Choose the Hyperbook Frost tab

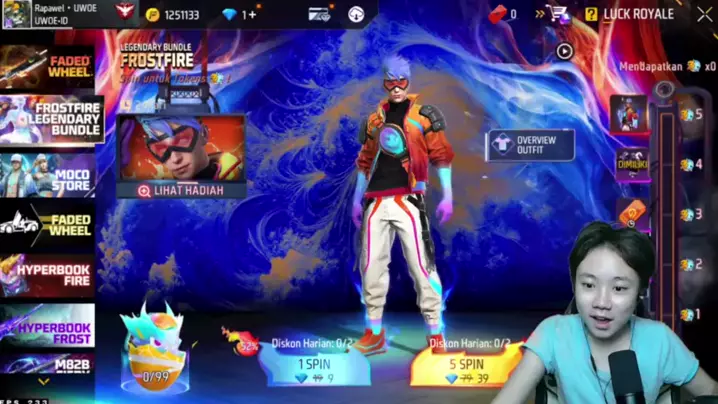(48, 326)
